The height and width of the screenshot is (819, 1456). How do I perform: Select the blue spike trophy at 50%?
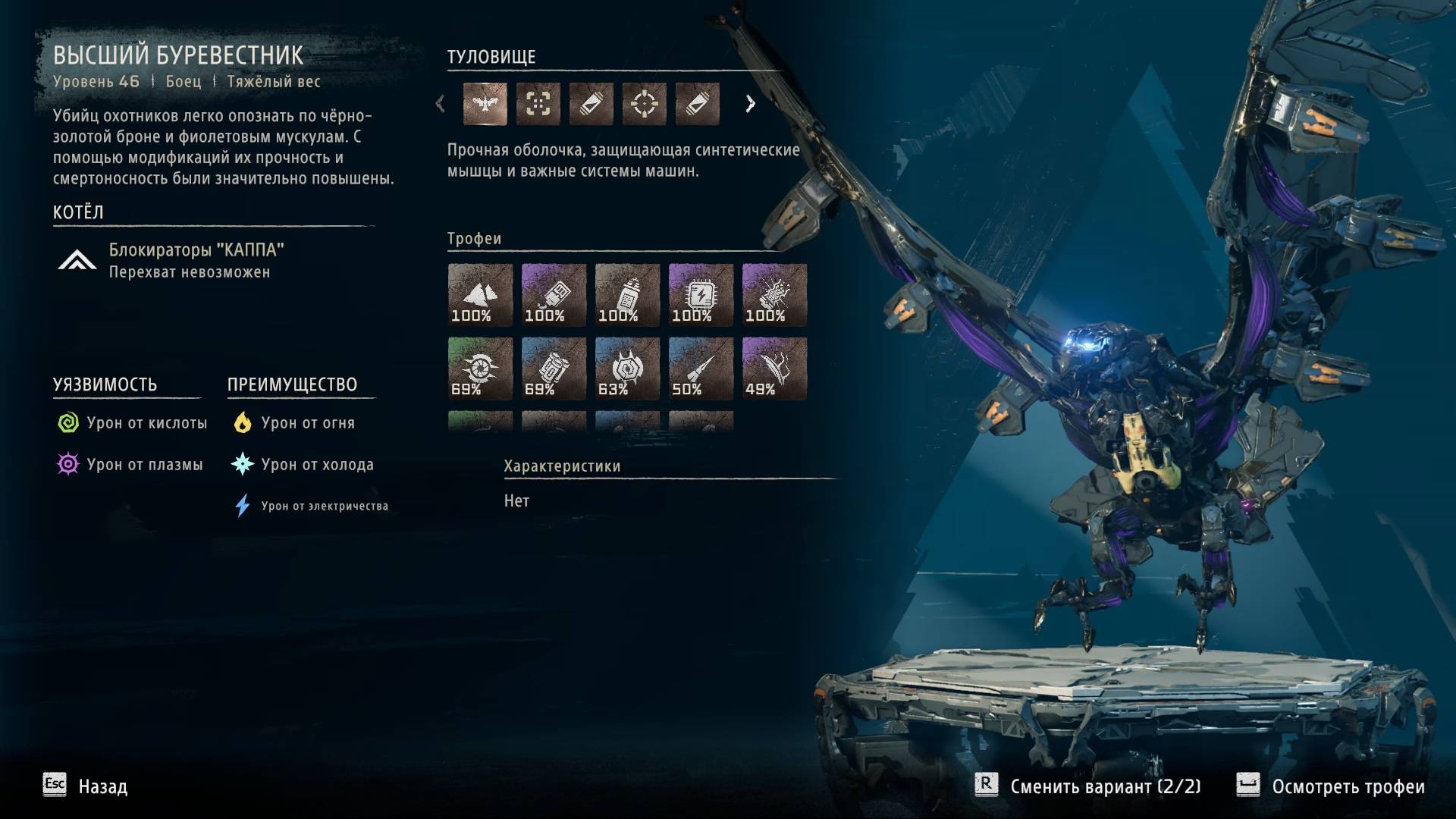pos(701,369)
